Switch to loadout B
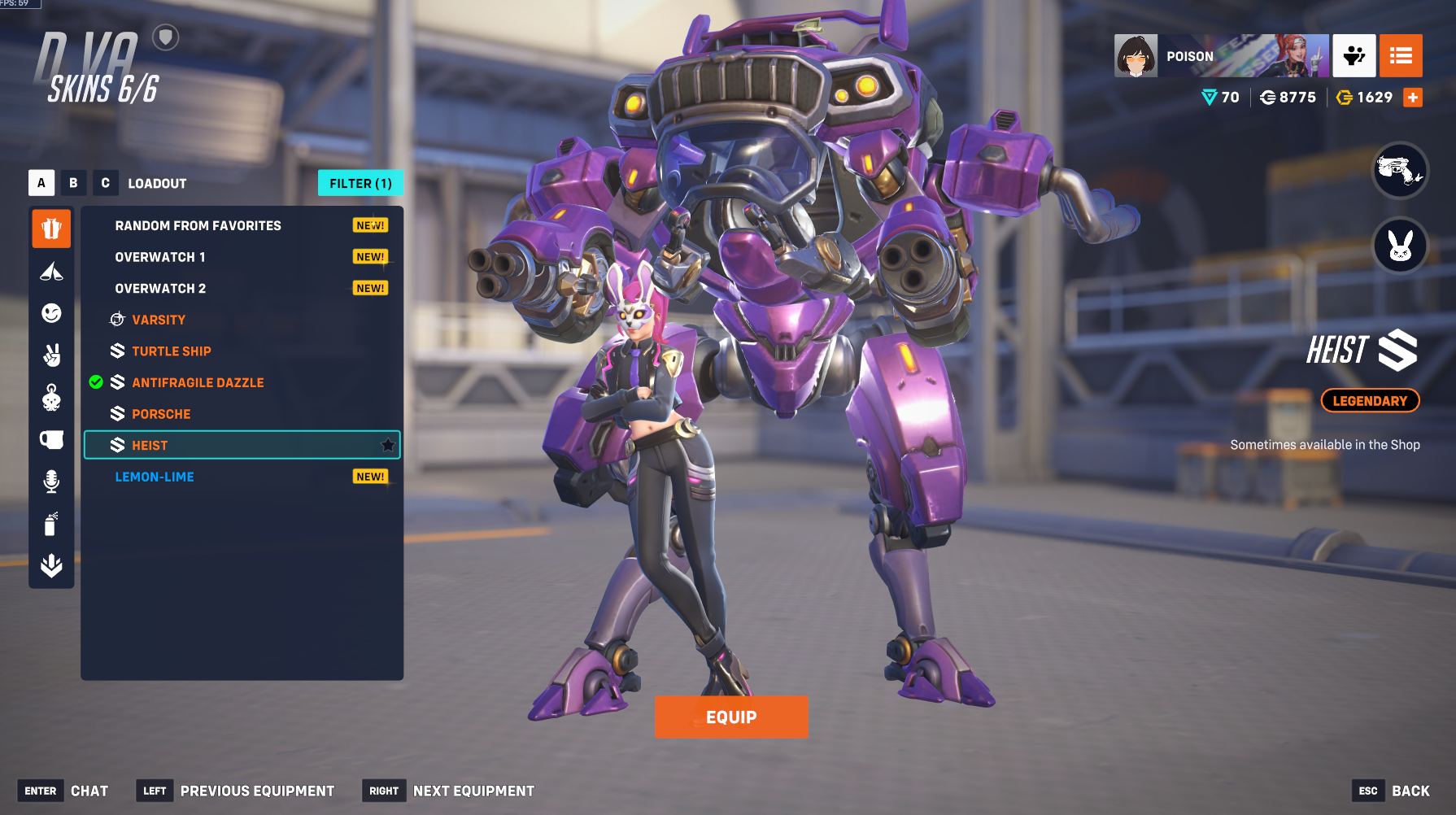Screen dimensions: 1456x815 [73, 183]
